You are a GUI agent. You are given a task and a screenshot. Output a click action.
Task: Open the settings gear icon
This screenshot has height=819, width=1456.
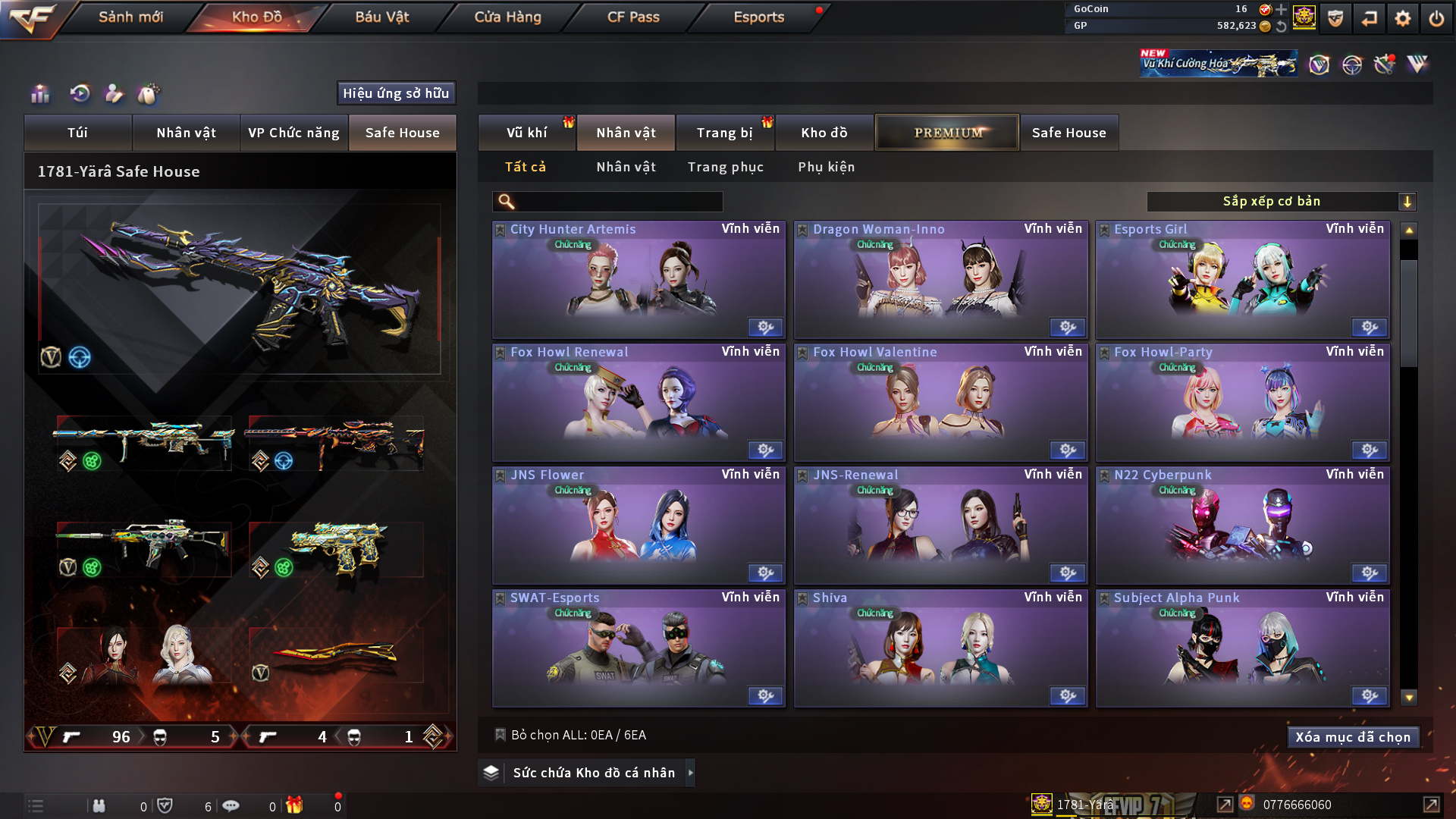click(x=1403, y=18)
